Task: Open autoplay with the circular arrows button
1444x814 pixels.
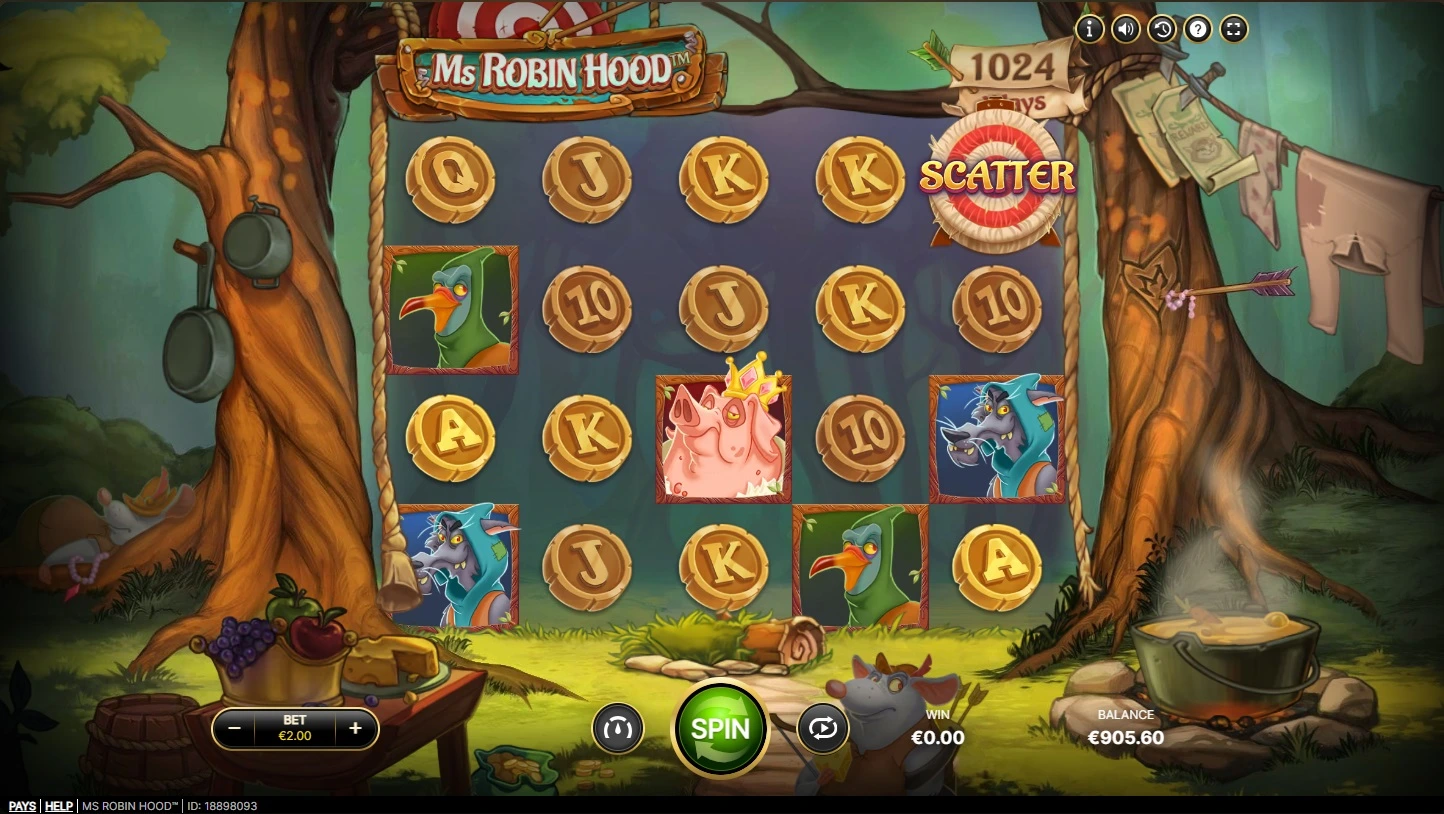Action: 822,728
